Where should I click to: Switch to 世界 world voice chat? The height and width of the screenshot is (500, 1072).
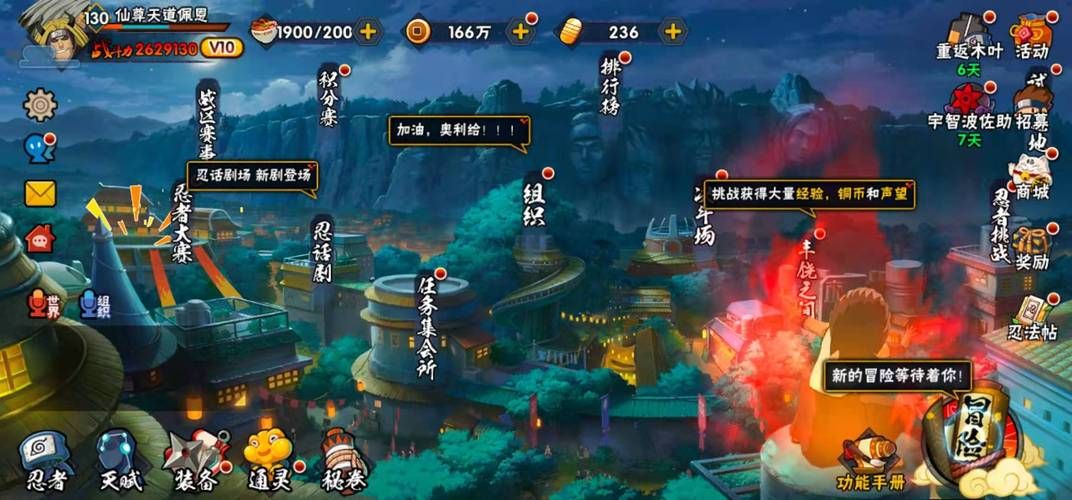click(46, 302)
